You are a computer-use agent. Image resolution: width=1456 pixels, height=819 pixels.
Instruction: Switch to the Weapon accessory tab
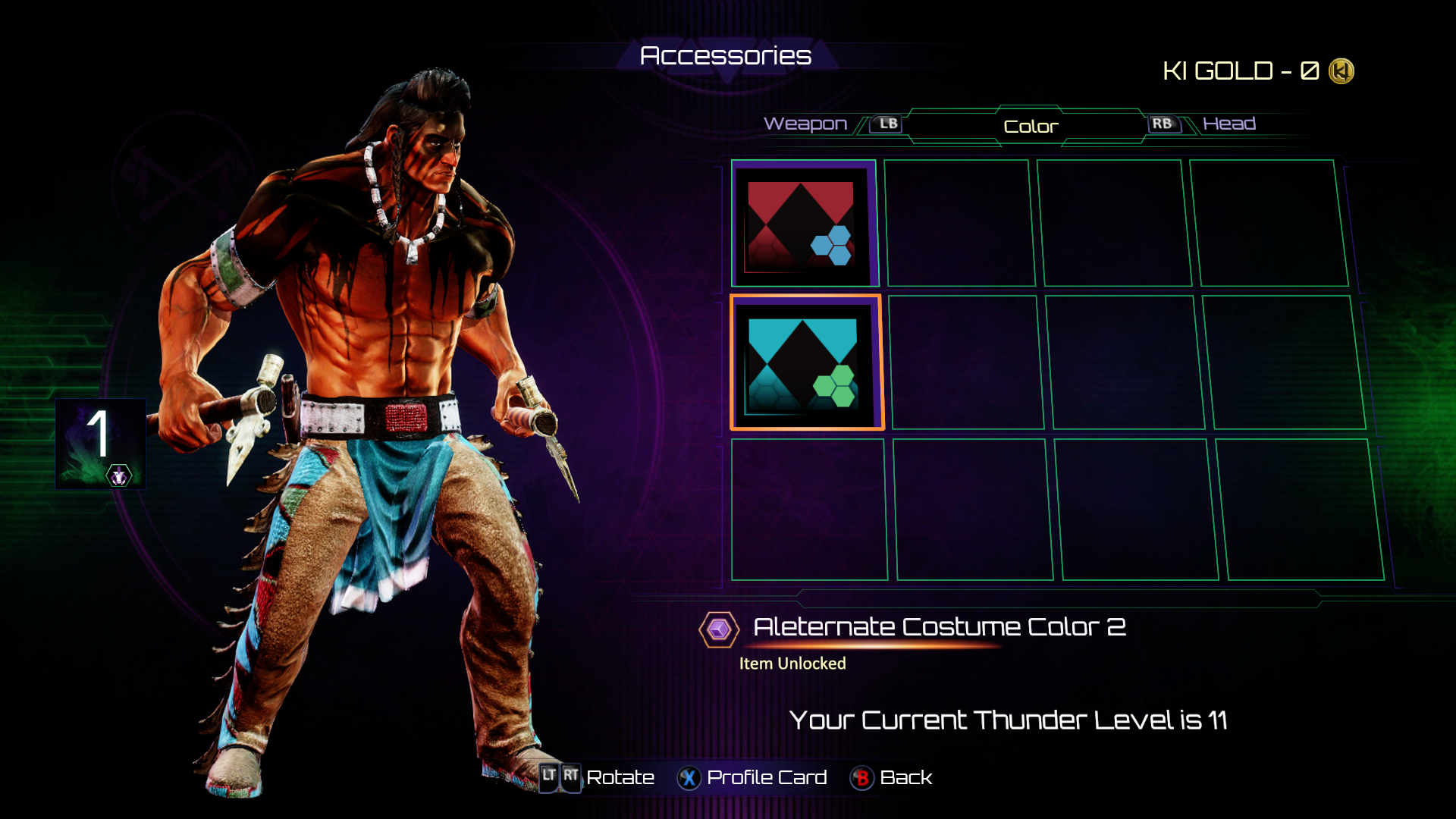click(805, 124)
